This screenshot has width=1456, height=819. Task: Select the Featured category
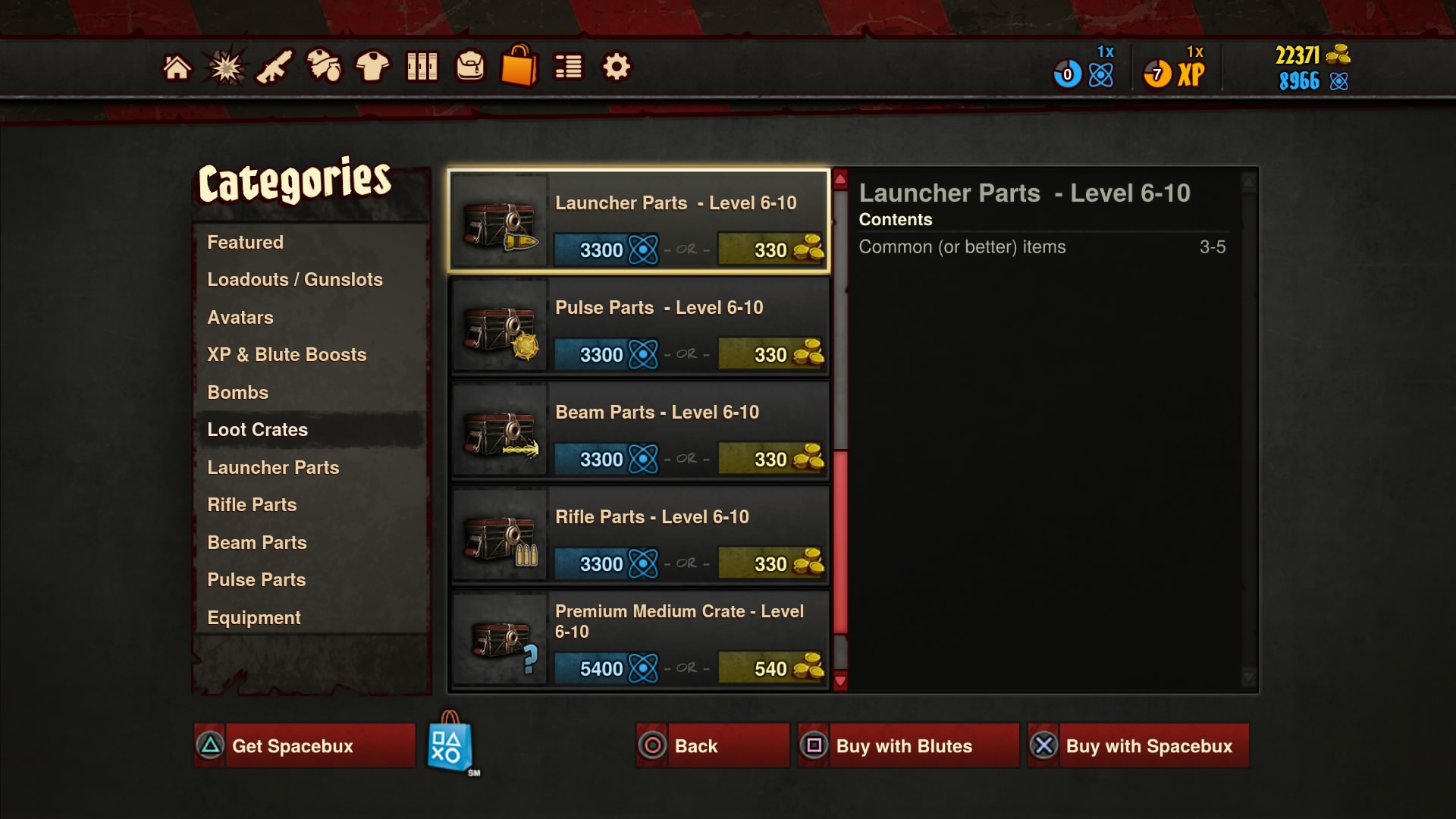click(245, 243)
